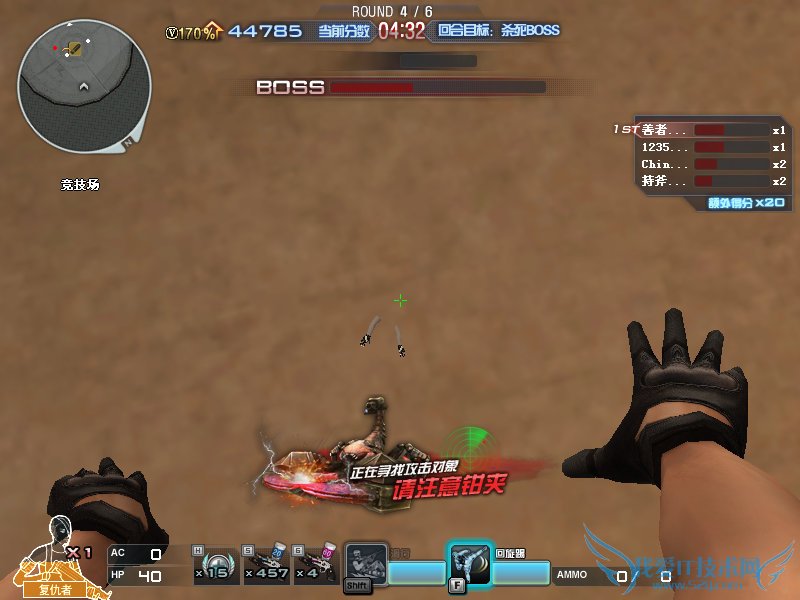Click the circular arena minimap
The height and width of the screenshot is (600, 800).
[x=84, y=86]
